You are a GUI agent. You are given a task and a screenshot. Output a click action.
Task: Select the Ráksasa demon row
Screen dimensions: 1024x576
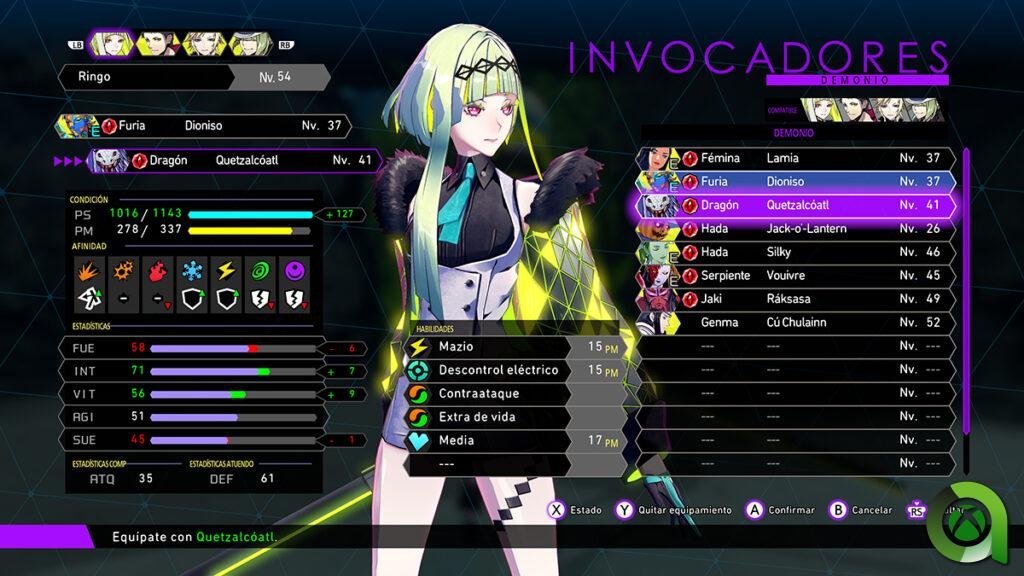click(795, 299)
